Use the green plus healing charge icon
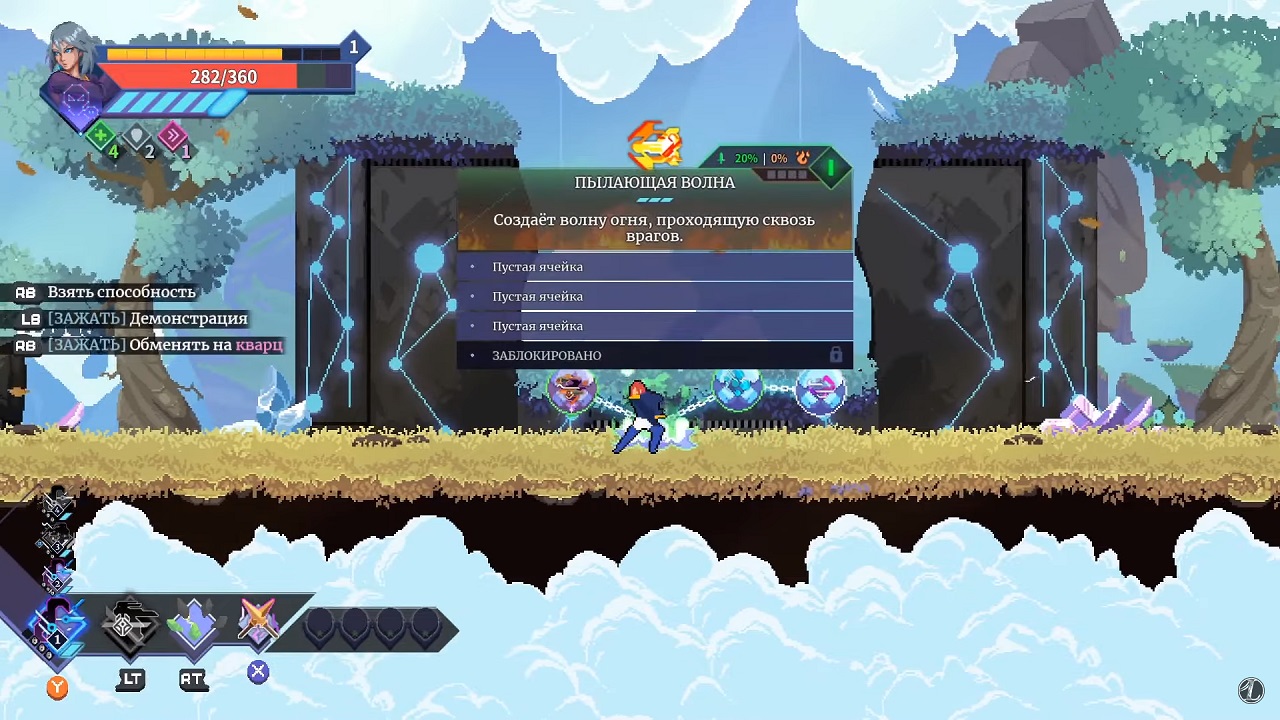1280x720 pixels. [x=101, y=137]
